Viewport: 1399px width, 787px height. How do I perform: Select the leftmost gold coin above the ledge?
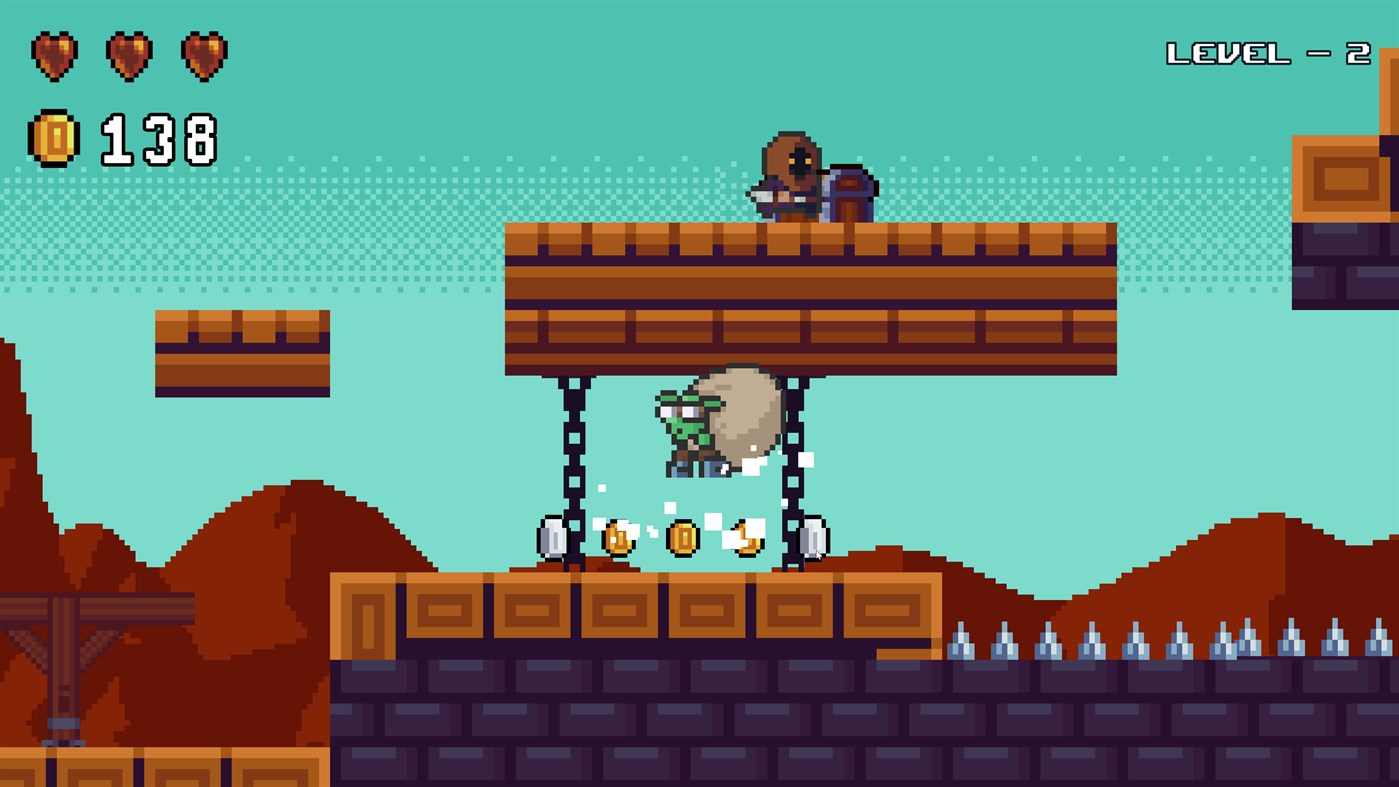coord(619,537)
